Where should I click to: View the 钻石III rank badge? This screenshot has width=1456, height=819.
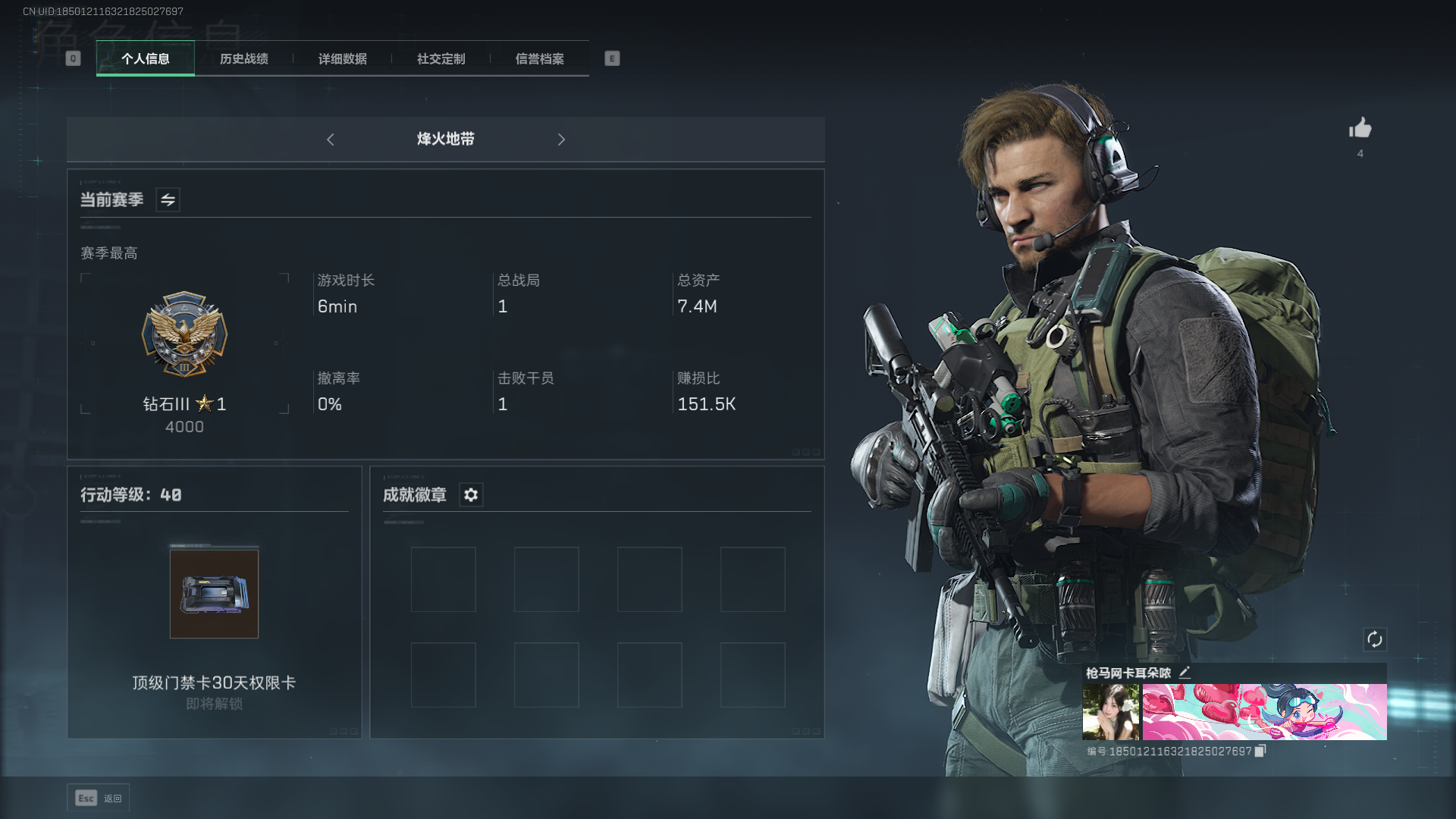tap(184, 334)
